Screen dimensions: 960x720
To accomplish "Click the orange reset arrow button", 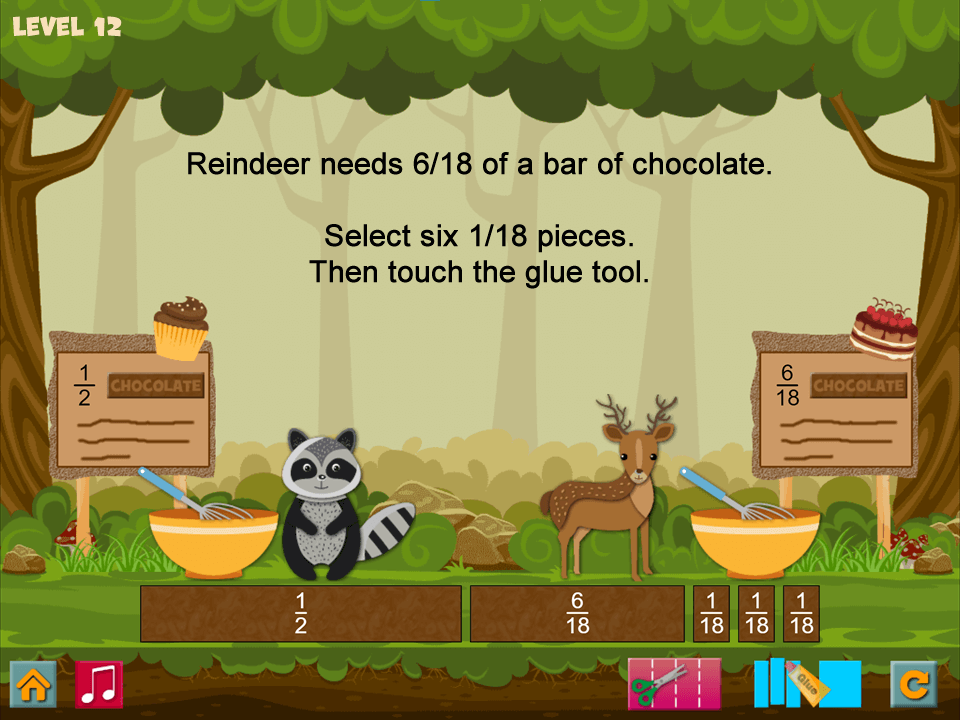I will tap(914, 685).
